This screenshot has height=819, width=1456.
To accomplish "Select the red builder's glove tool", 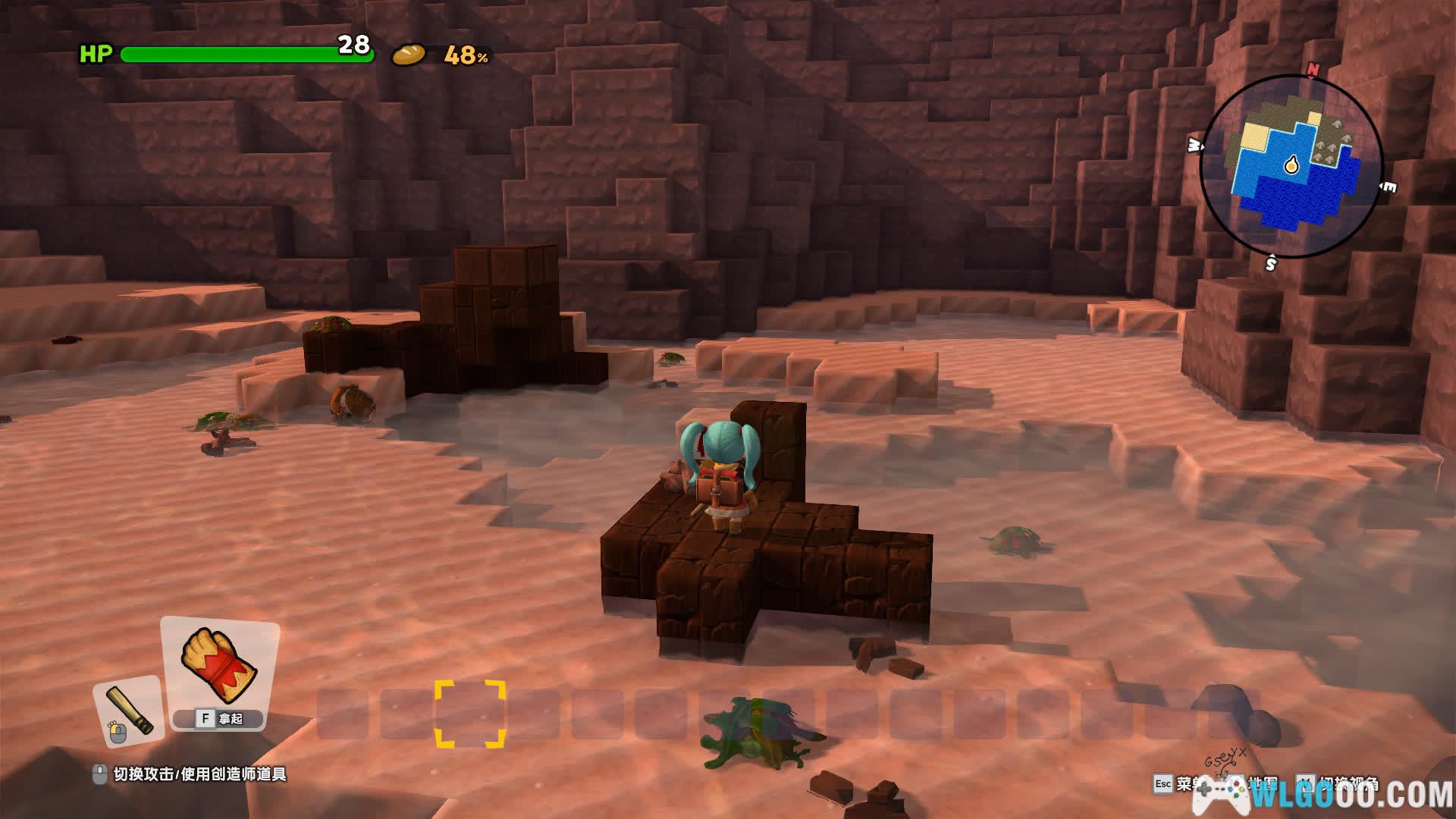I will (x=220, y=664).
